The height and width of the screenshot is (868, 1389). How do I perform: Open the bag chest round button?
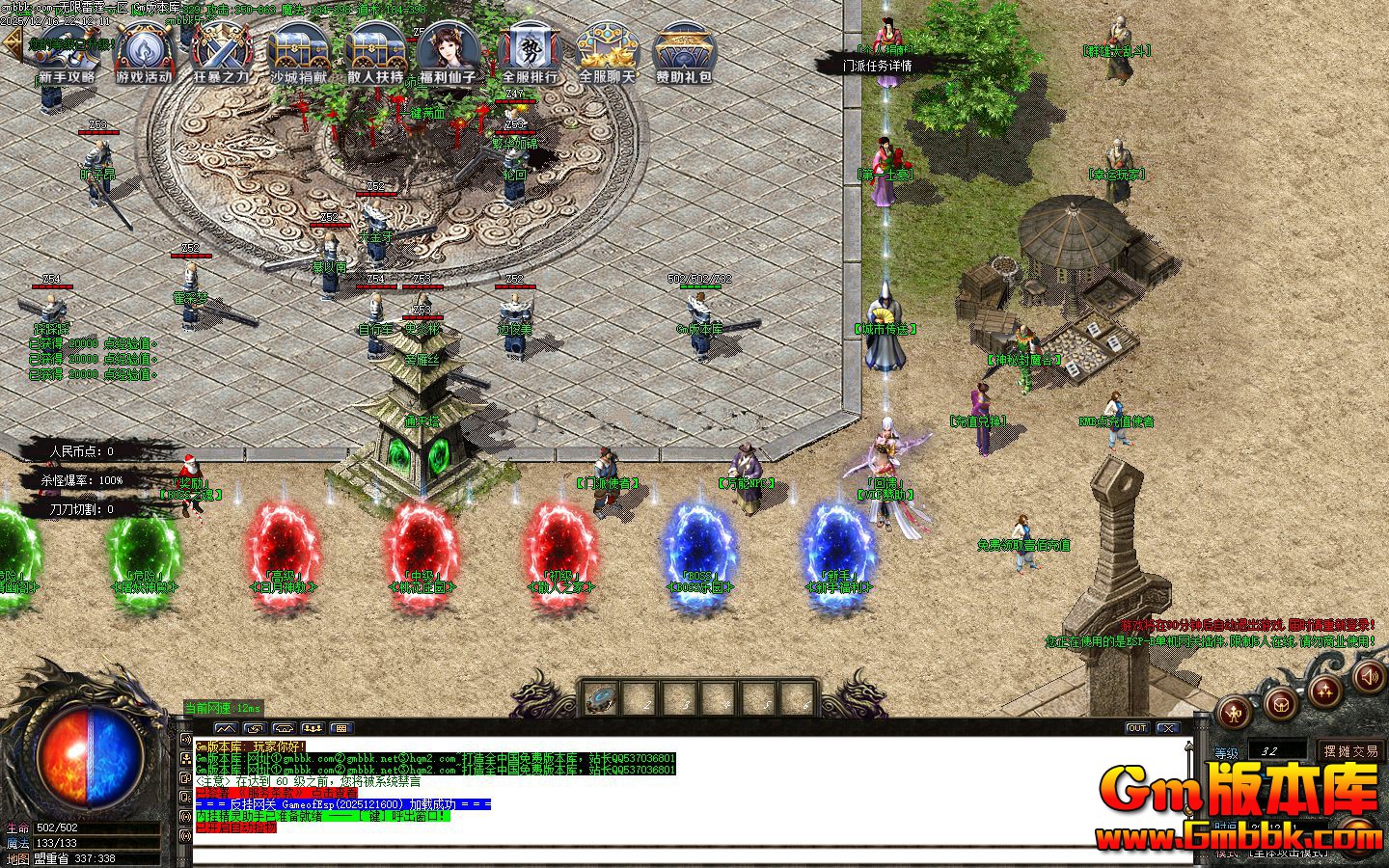pos(1280,701)
